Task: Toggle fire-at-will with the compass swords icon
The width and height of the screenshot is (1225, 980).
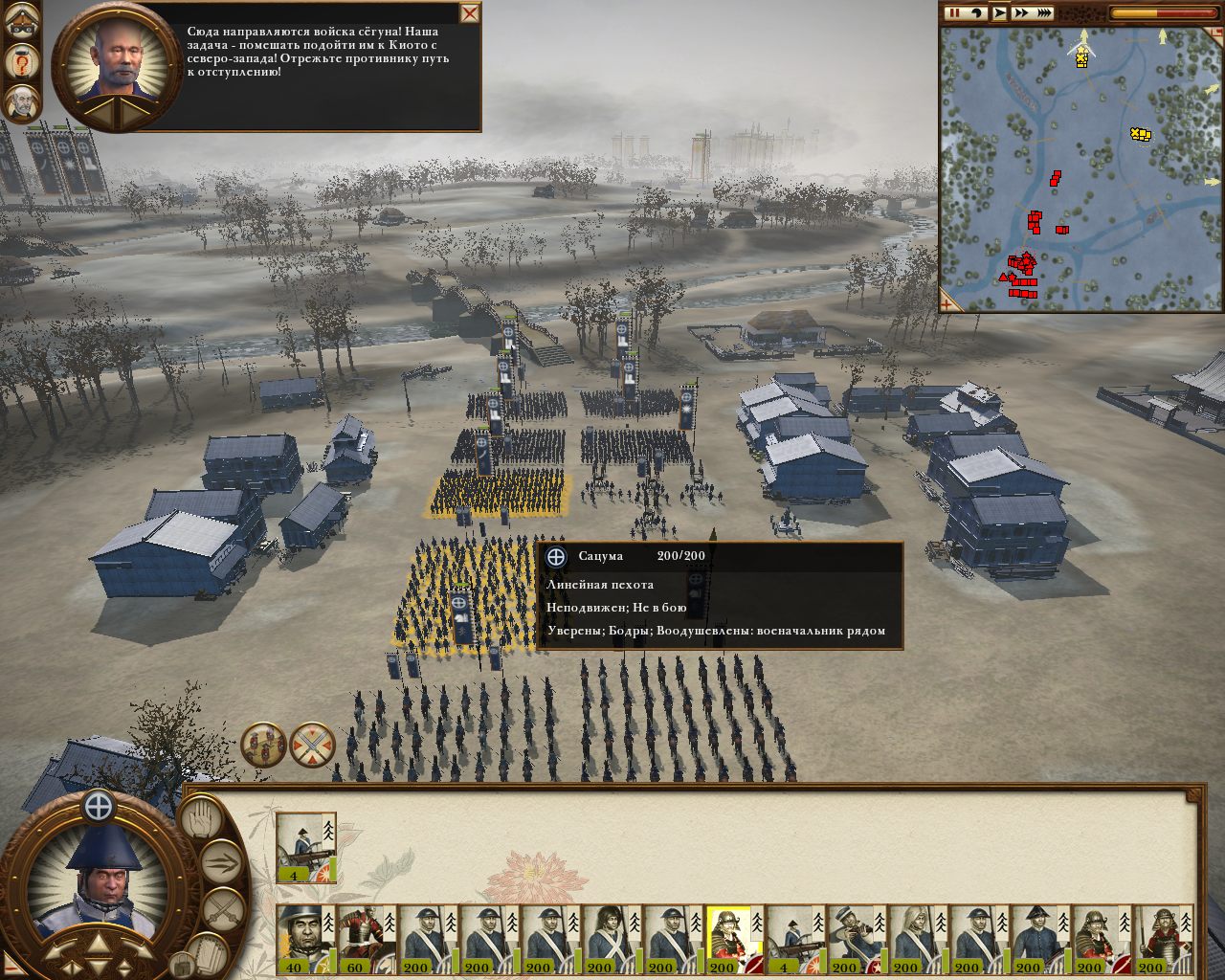Action: click(312, 745)
